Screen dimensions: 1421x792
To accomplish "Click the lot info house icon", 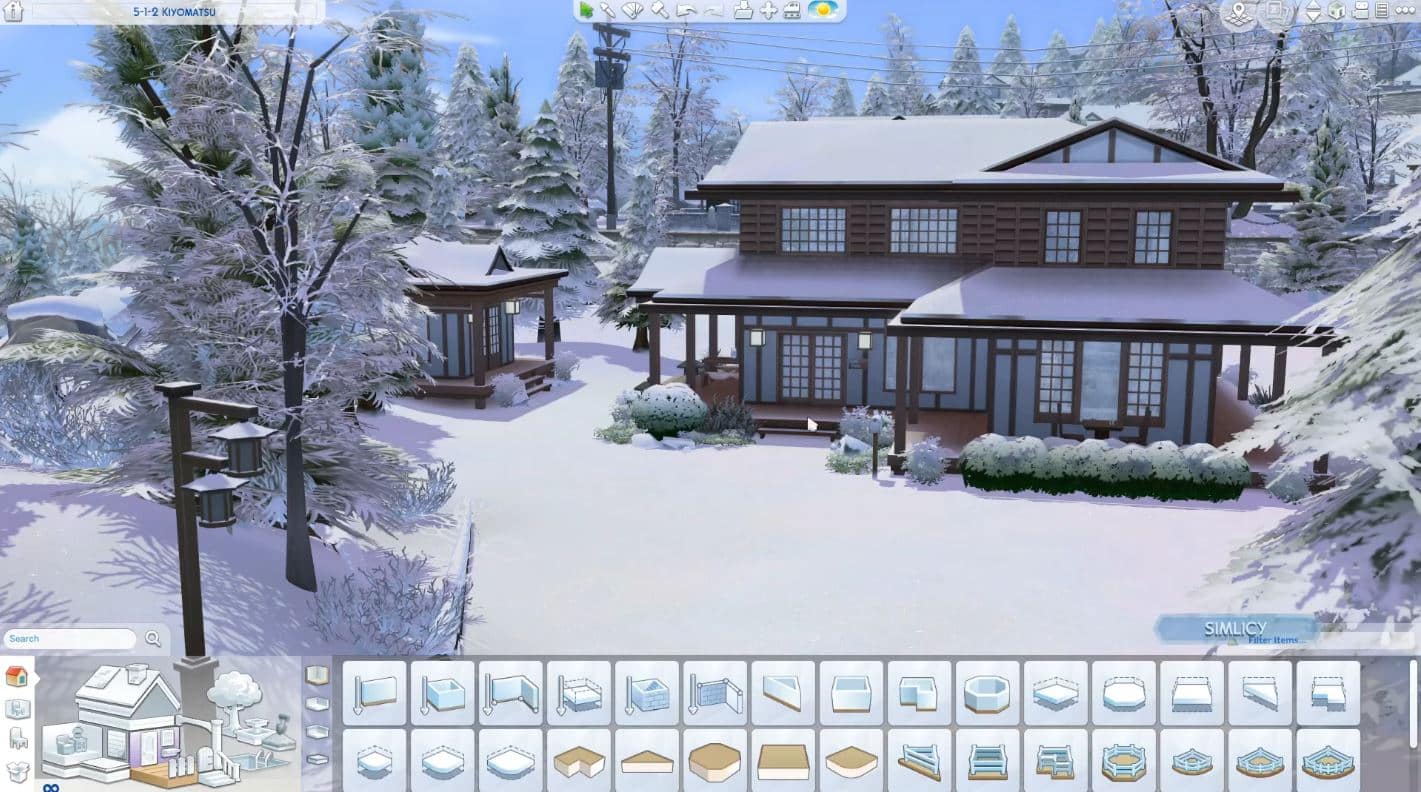I will 14,11.
